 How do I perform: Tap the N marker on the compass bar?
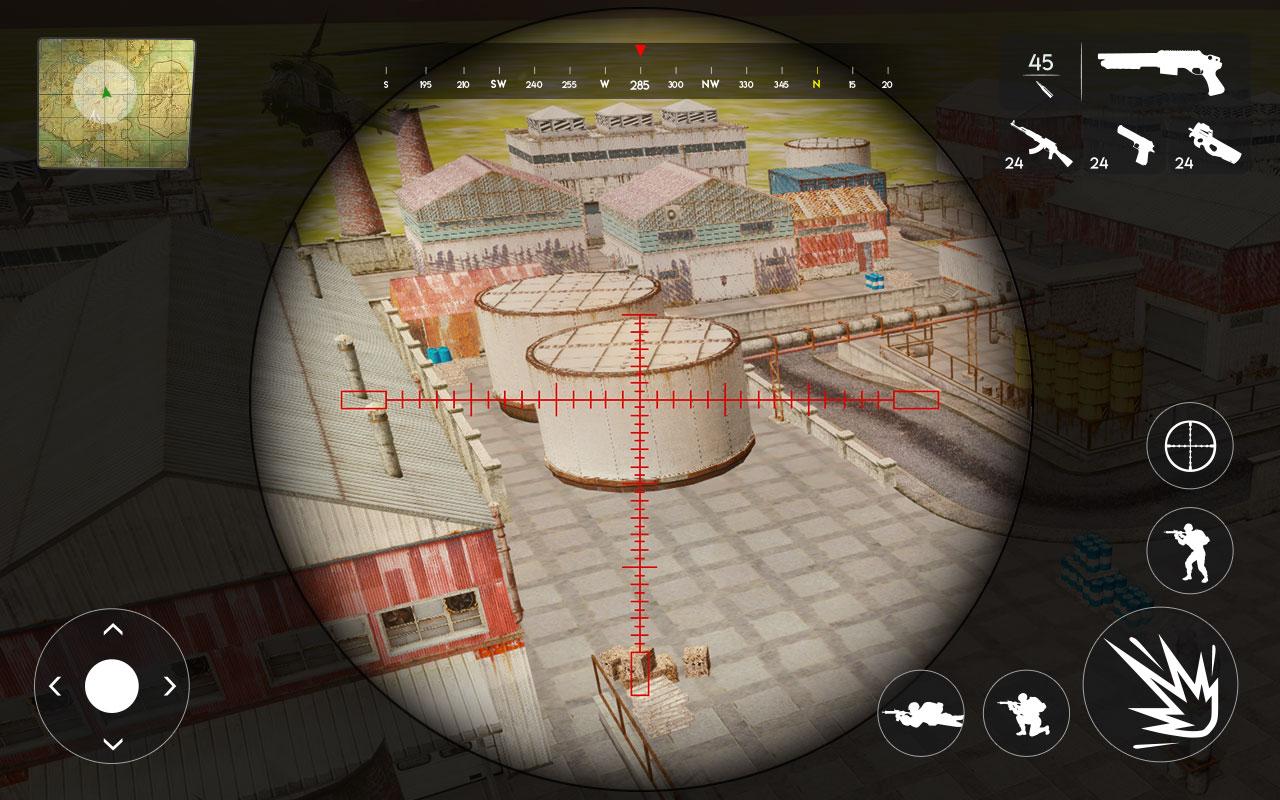(x=817, y=85)
